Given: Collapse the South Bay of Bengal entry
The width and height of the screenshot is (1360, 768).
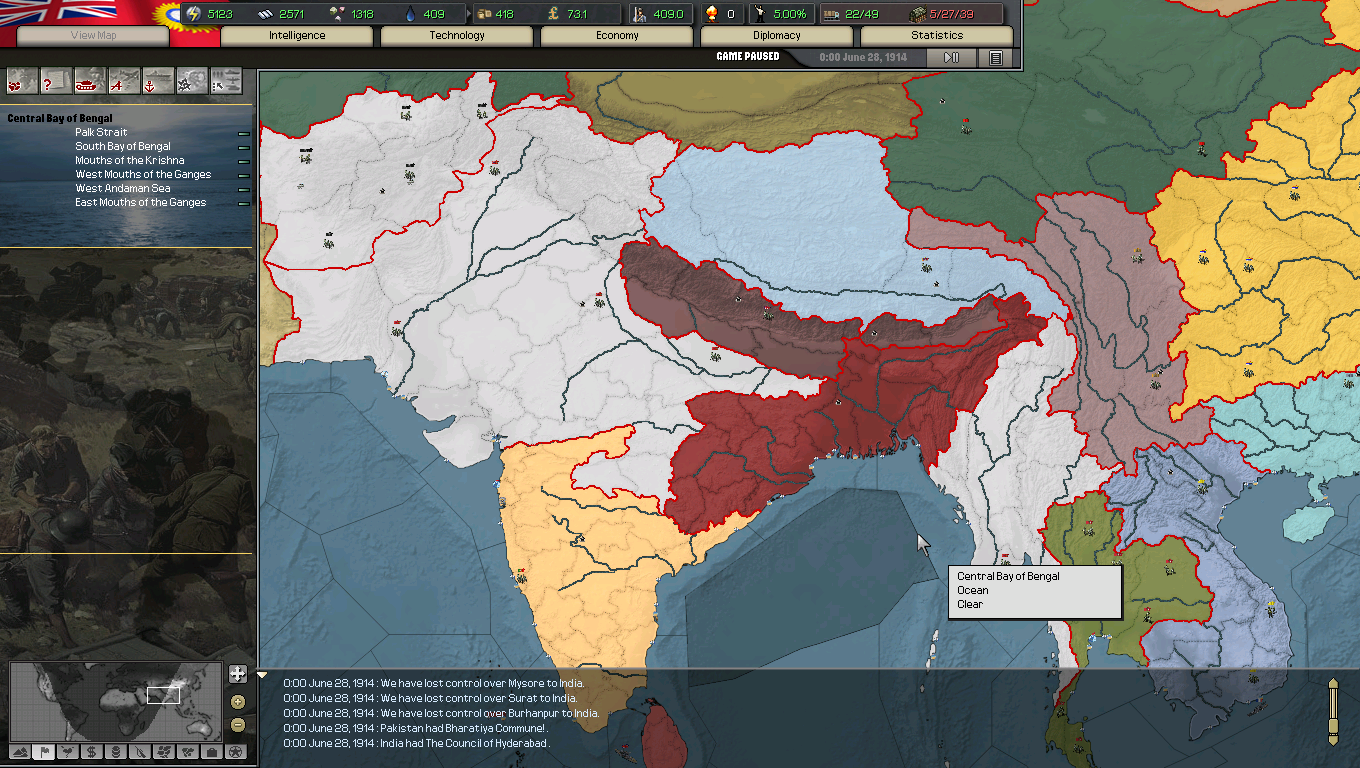Looking at the screenshot, I should click(x=243, y=146).
